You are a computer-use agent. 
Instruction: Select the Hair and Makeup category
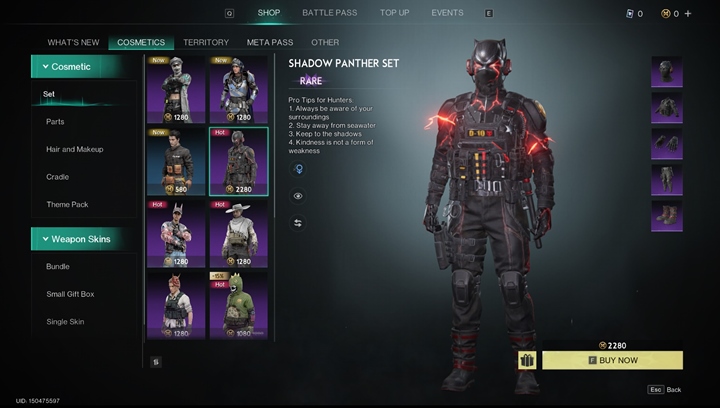74,149
